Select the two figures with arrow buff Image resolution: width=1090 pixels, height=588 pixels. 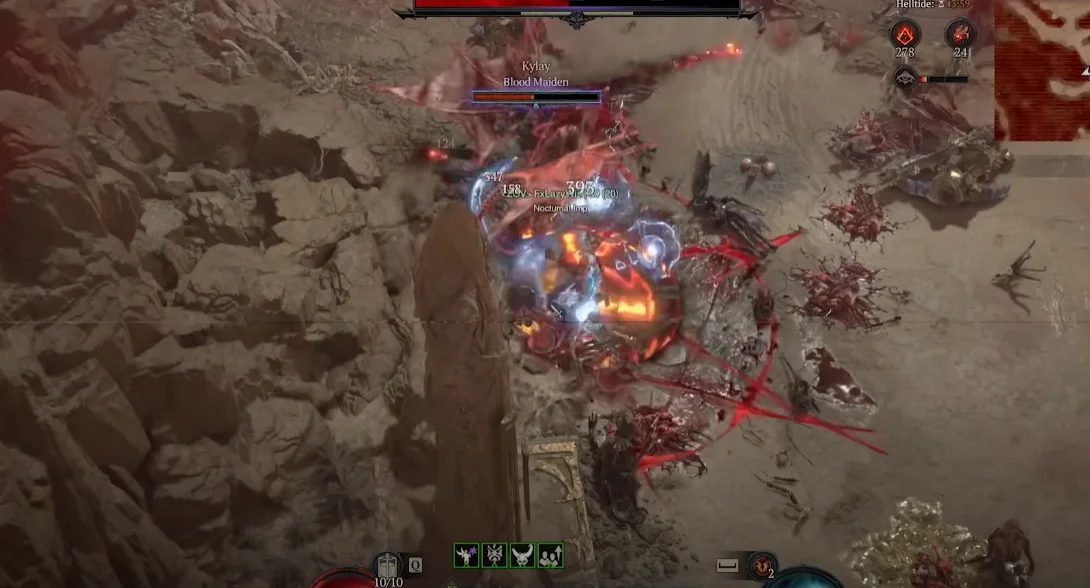point(550,555)
